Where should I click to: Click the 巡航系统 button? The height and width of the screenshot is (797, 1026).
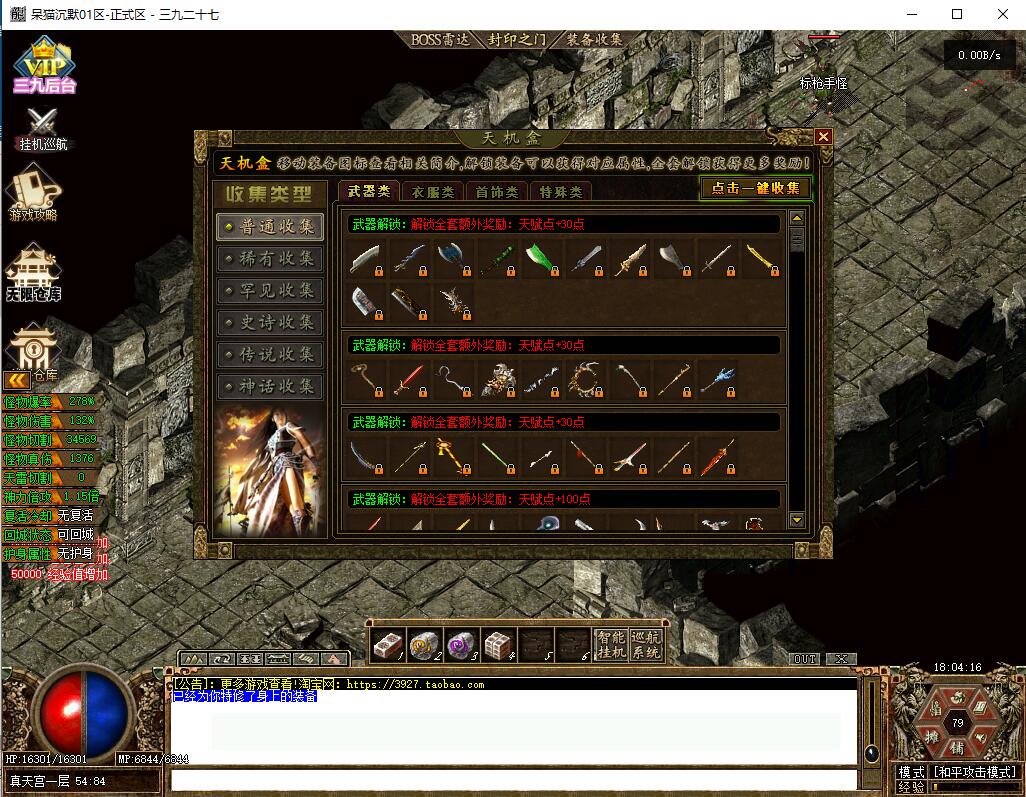(647, 645)
